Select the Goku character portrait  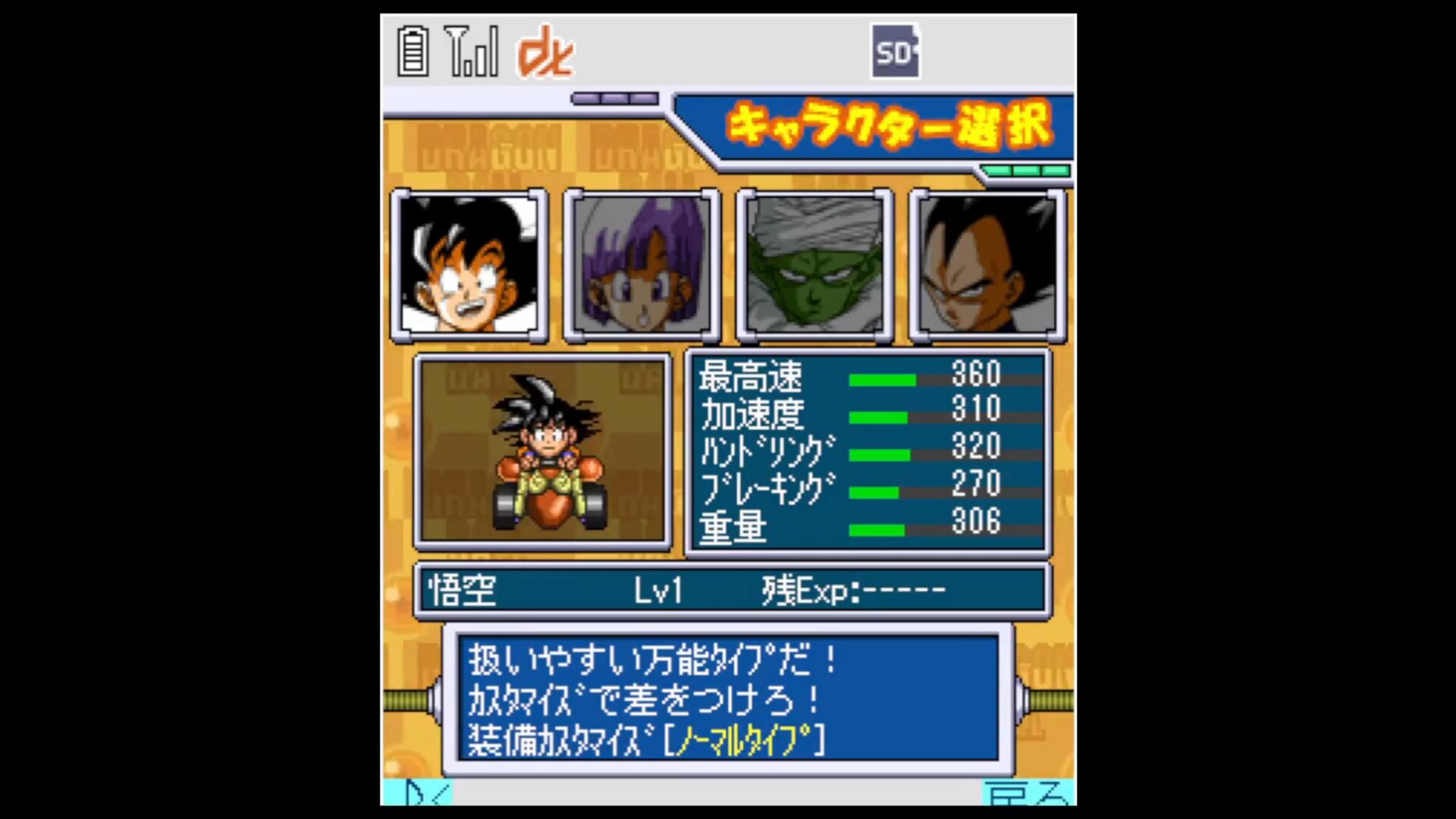pyautogui.click(x=469, y=264)
